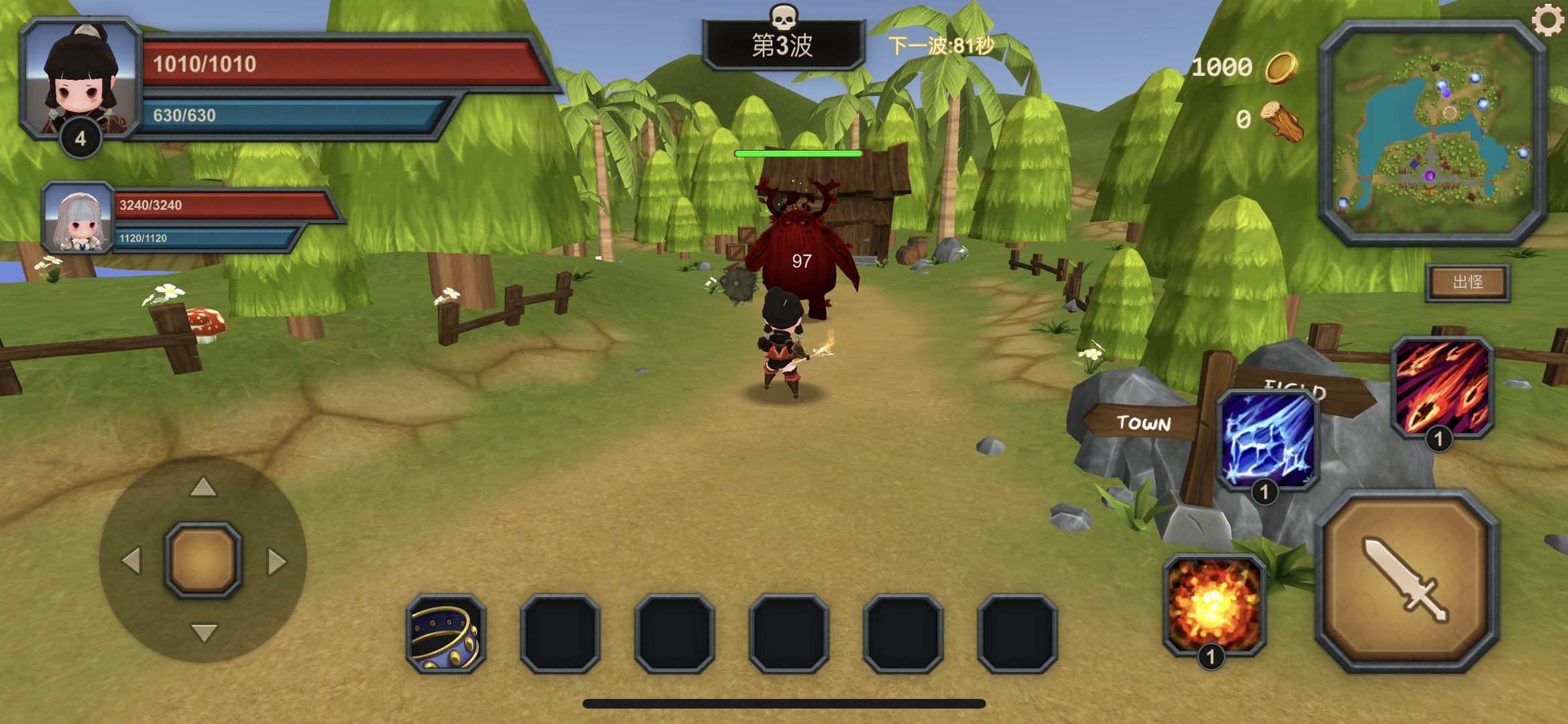Open settings with the gear icon
The width and height of the screenshot is (1568, 724).
[1547, 20]
